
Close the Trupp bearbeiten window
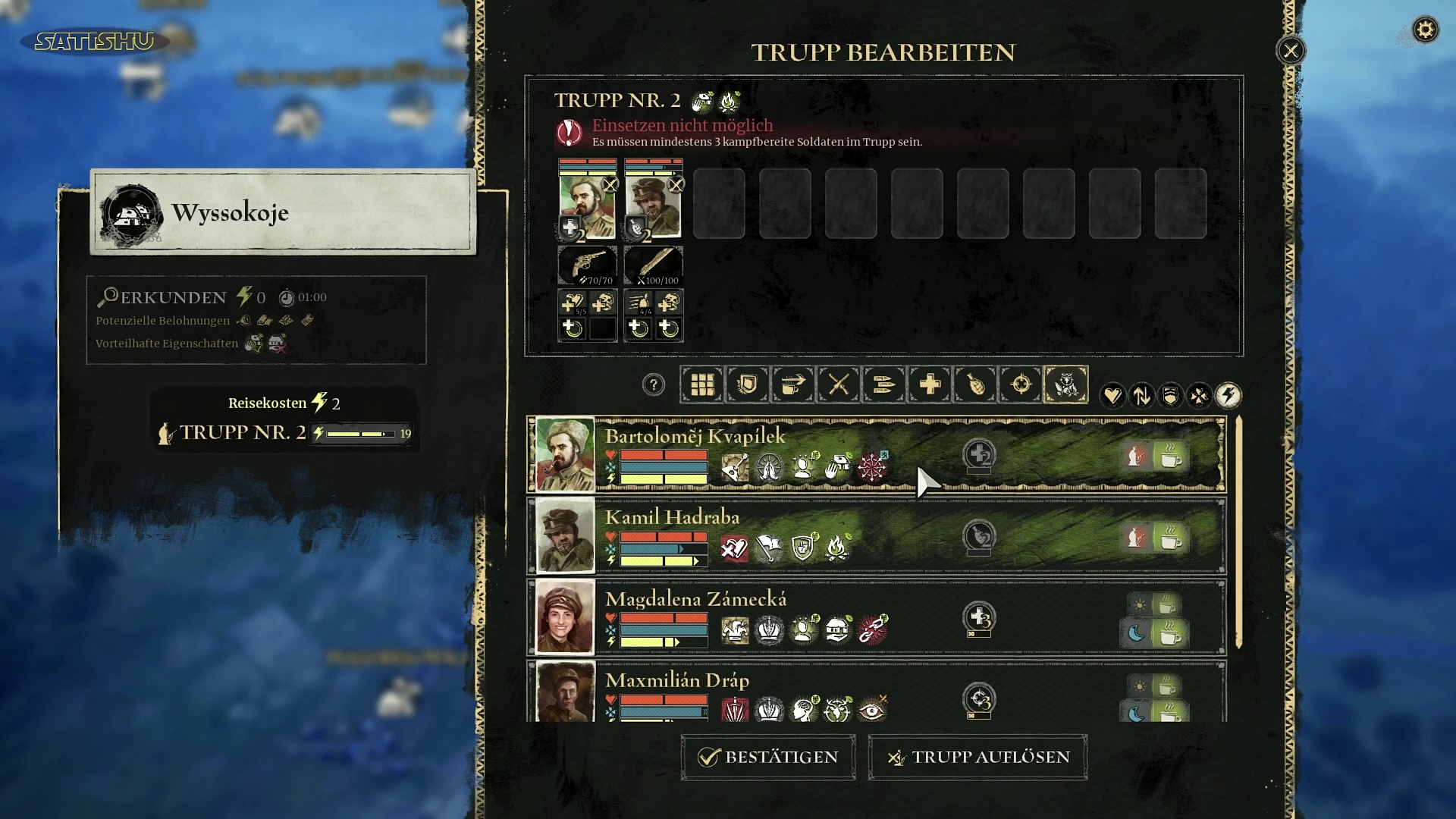point(1291,51)
